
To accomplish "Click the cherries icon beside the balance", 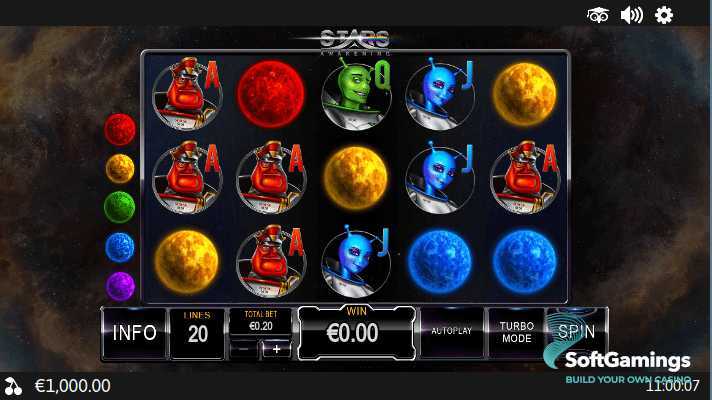I will [13, 386].
